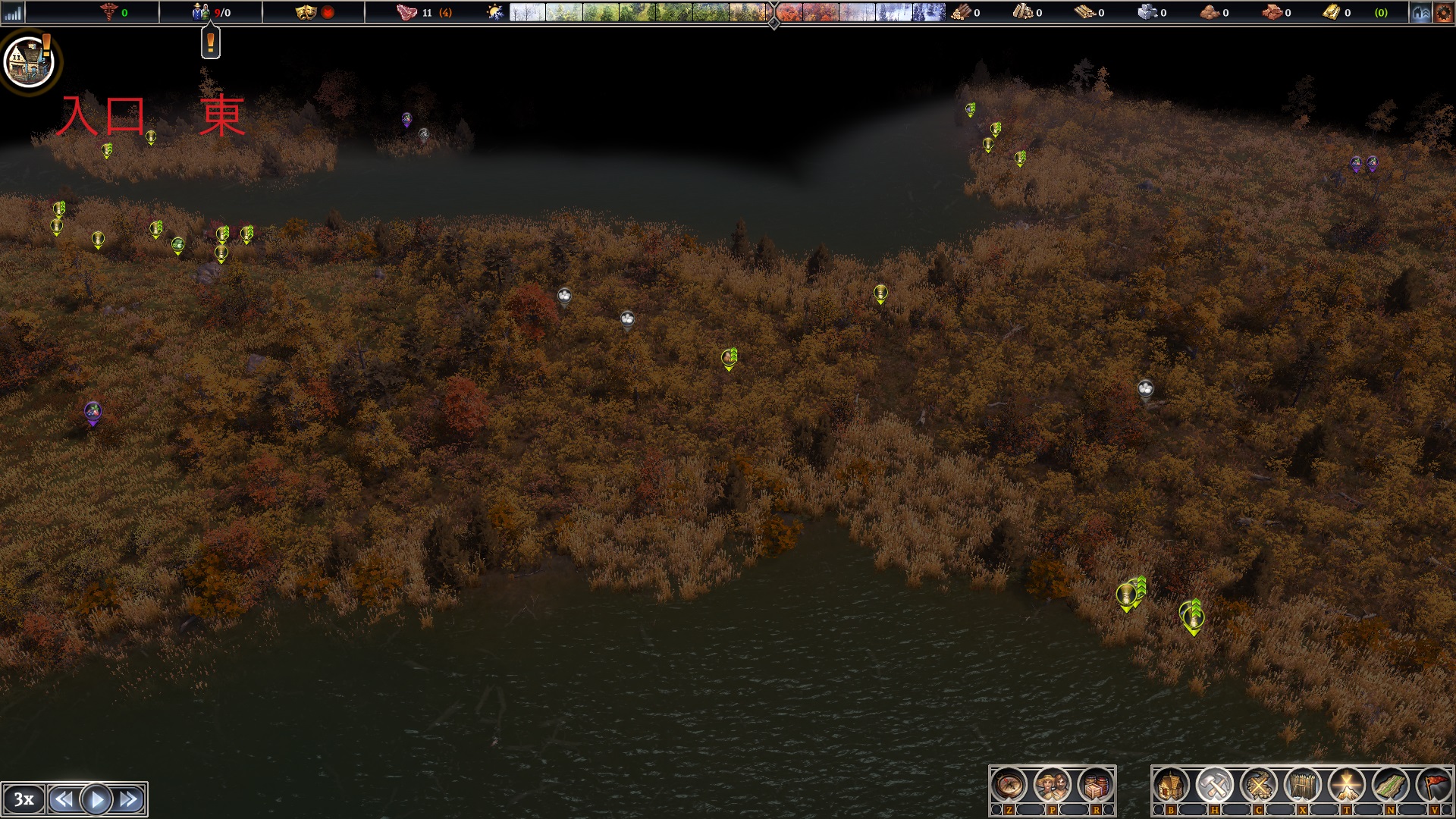The width and height of the screenshot is (1456, 819).
Task: Click the population warning exclamation marker
Action: (211, 43)
